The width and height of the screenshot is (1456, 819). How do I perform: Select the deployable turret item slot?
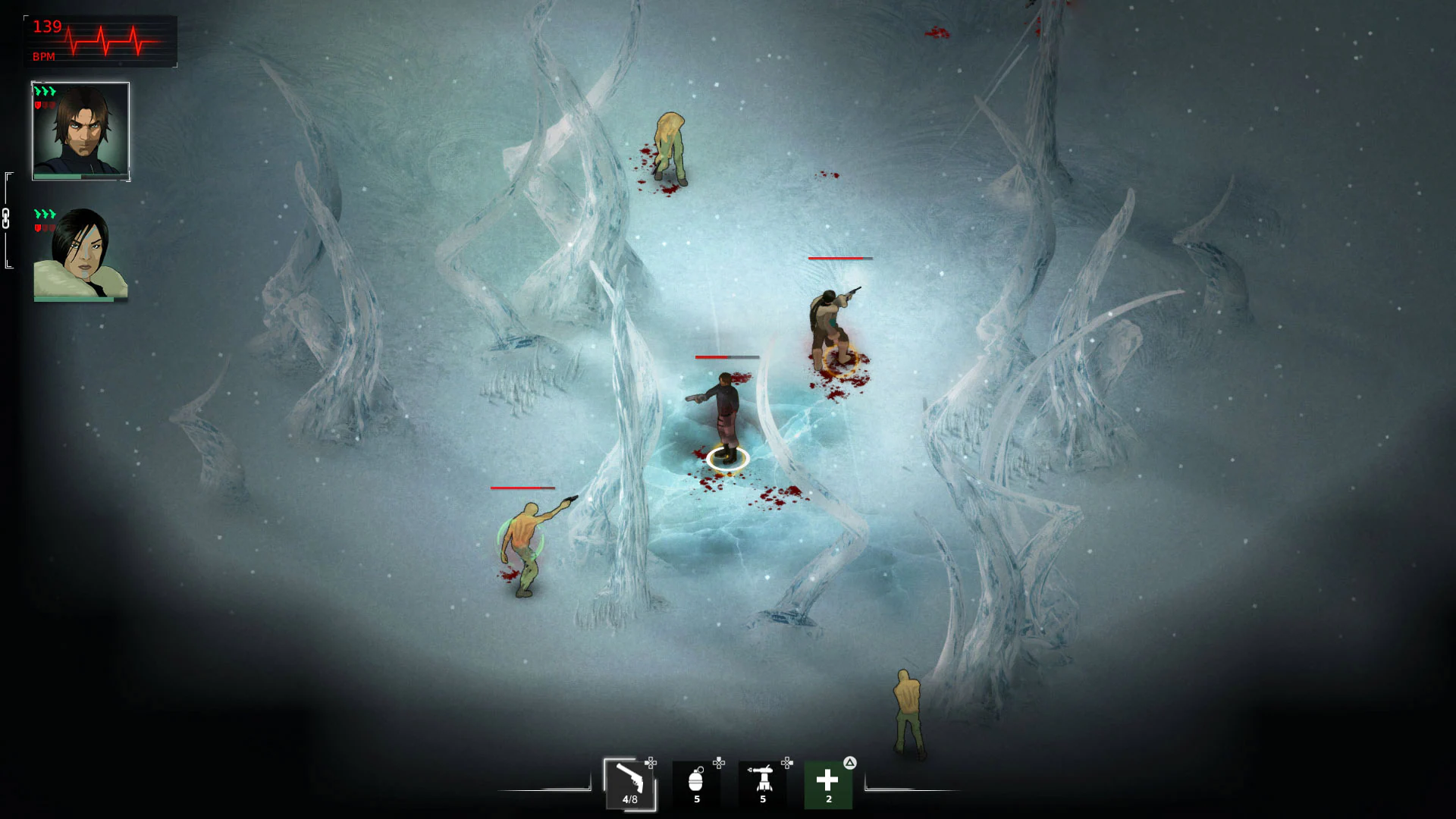coord(762,780)
